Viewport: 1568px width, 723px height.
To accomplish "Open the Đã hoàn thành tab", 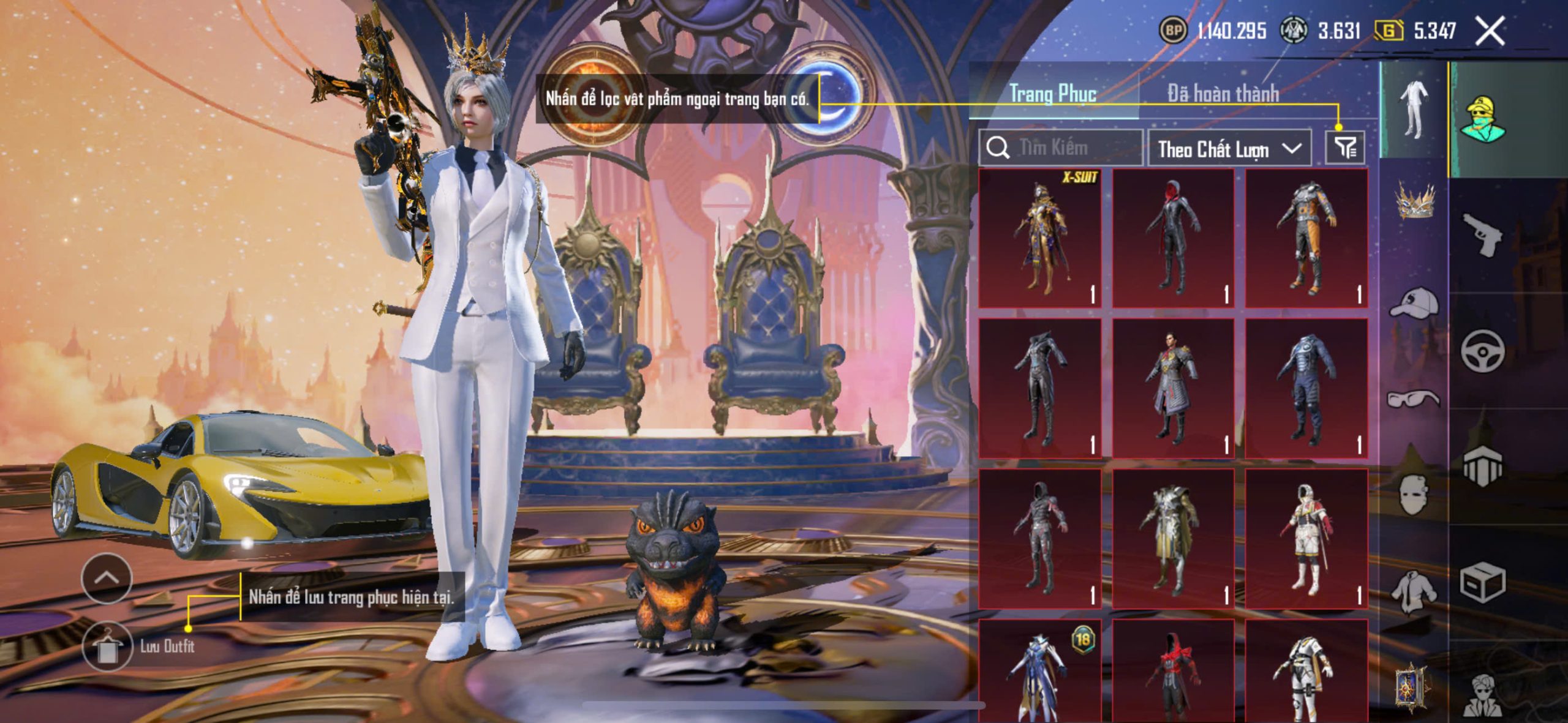I will click(x=1223, y=94).
